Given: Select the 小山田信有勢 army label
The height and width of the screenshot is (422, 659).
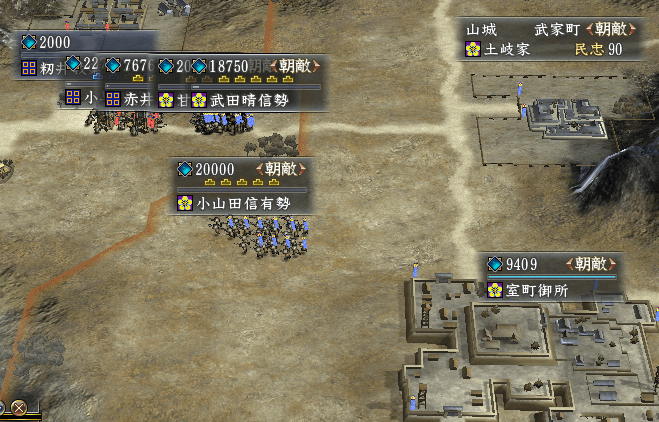Looking at the screenshot, I should coord(243,202).
